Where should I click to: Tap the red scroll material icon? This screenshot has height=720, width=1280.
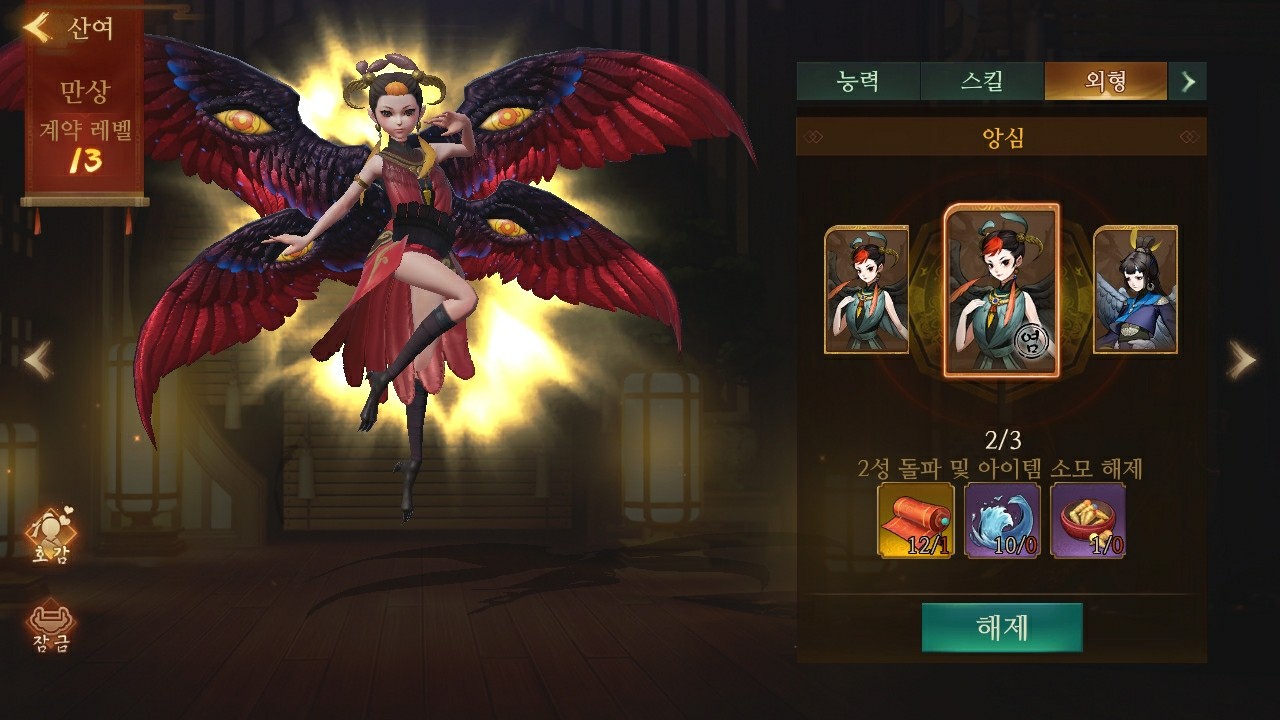coord(915,520)
